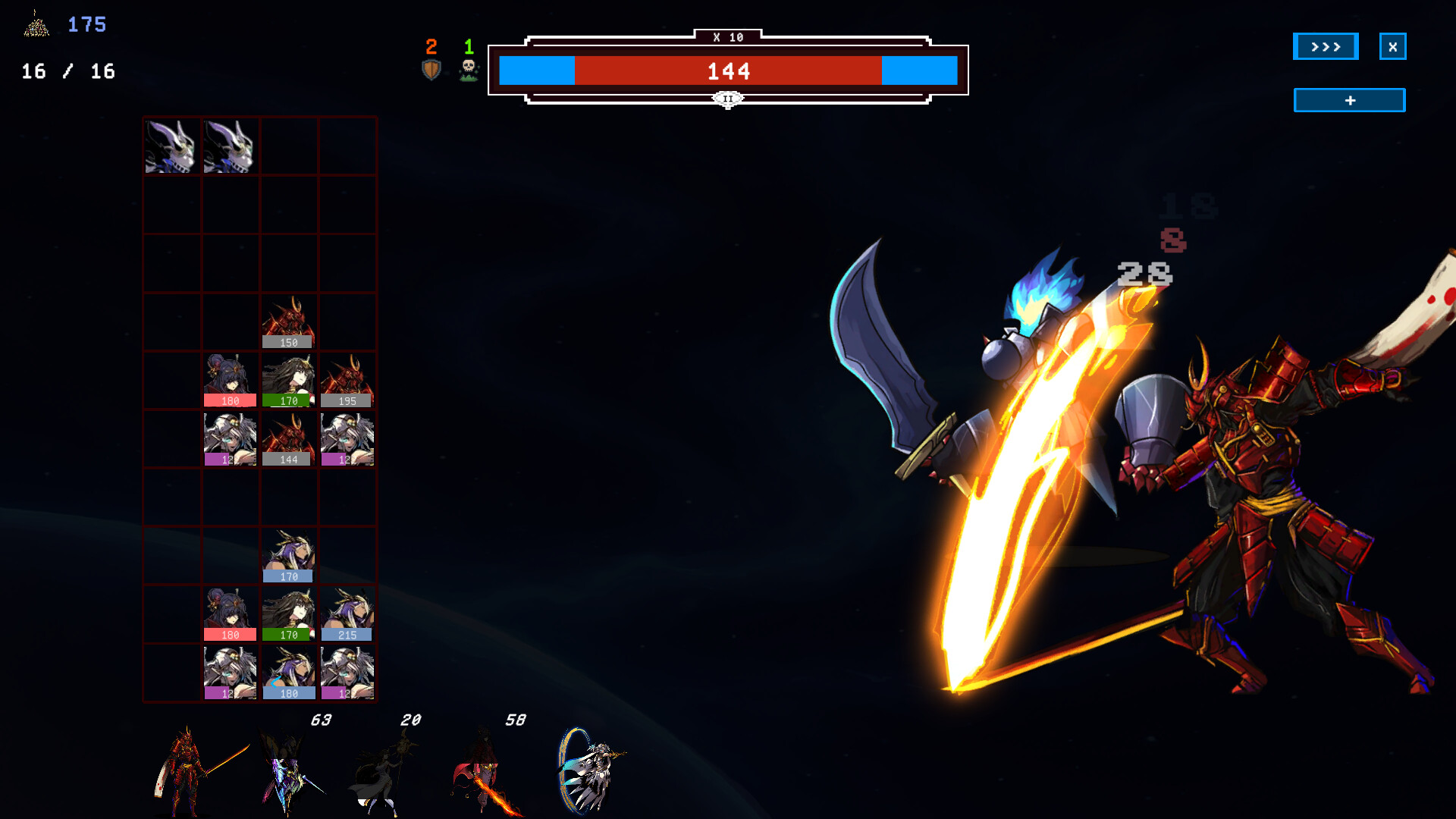
Task: Select the white wolf-helm unit in top grid row
Action: coord(171,146)
